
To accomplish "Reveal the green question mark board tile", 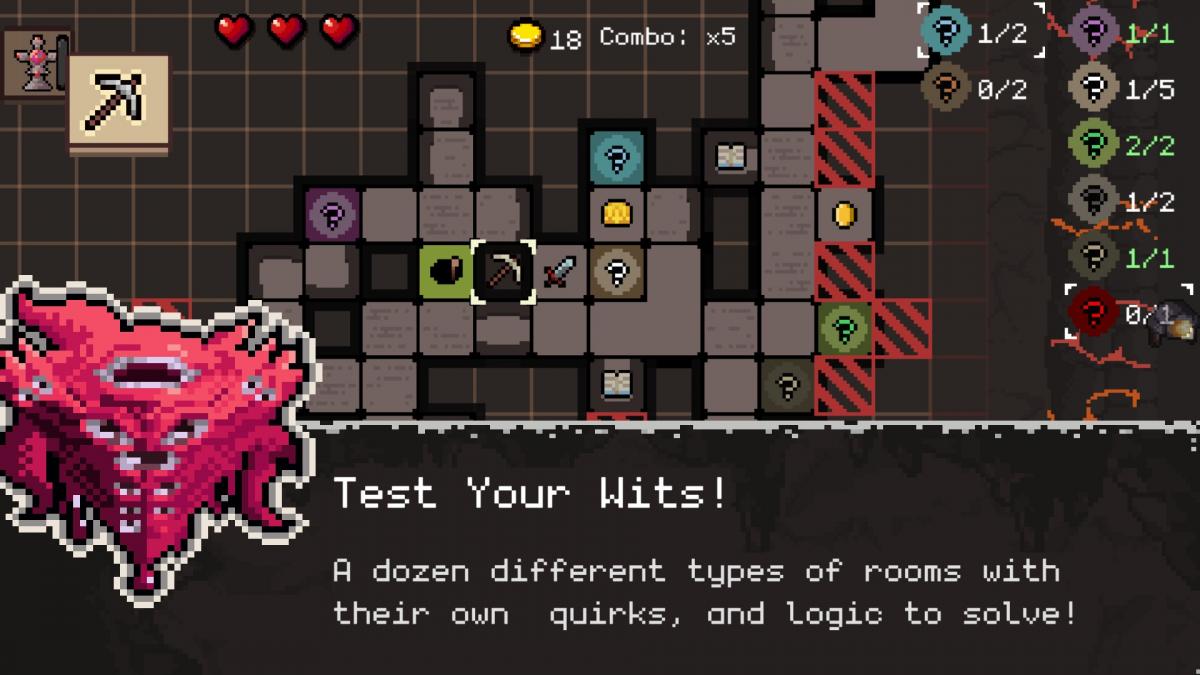I will tap(845, 328).
